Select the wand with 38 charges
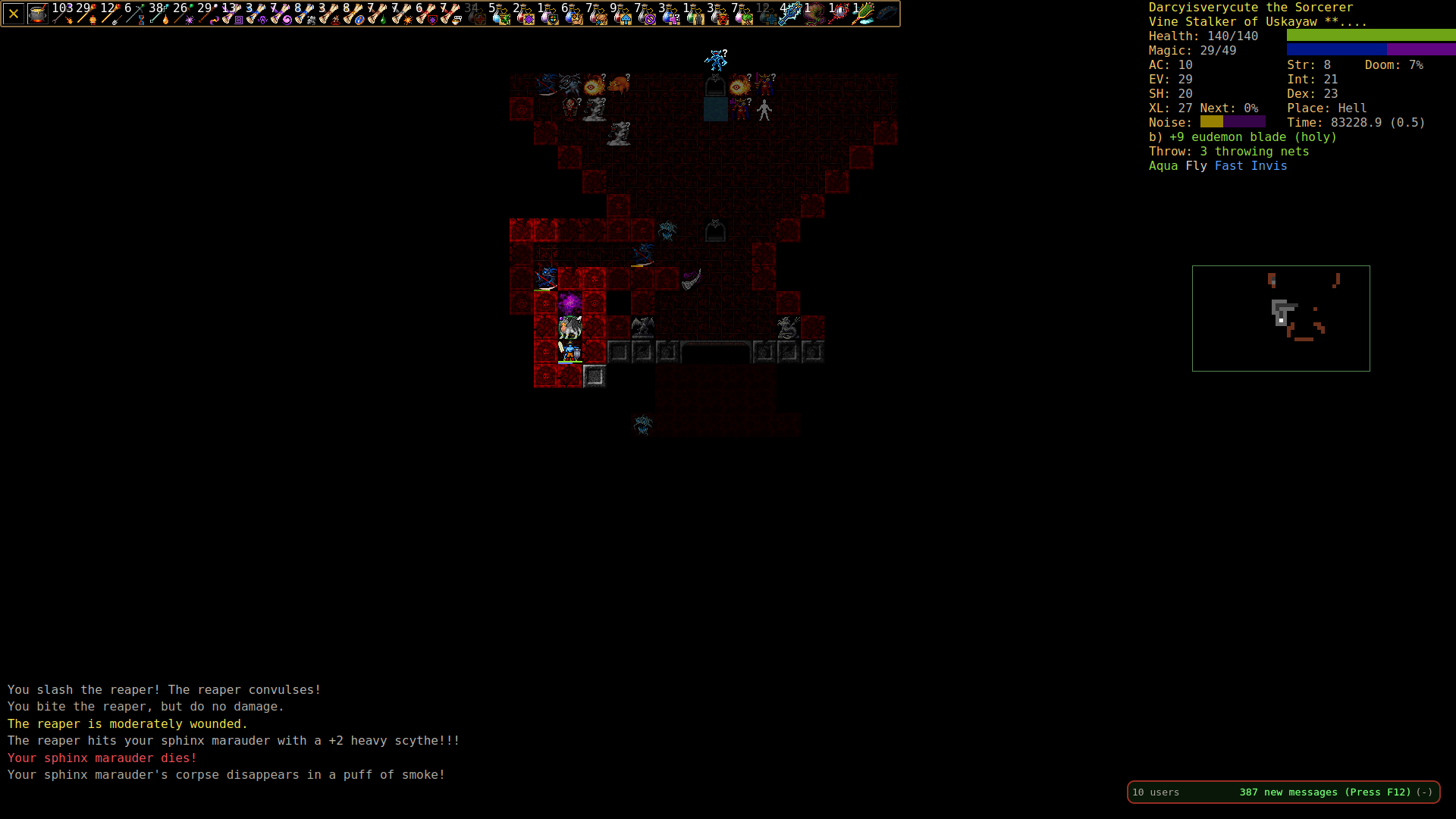 pos(159,14)
